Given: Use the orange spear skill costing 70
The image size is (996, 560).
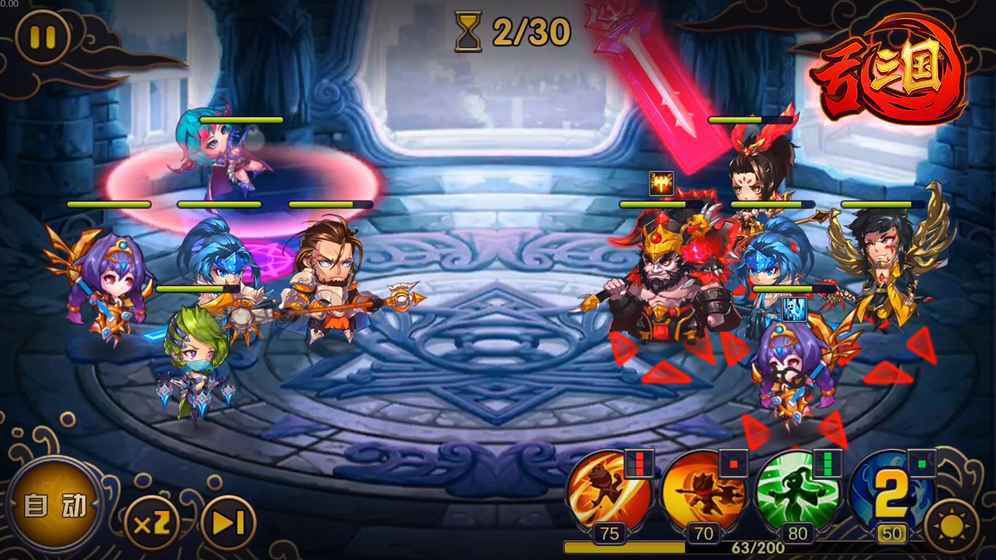Looking at the screenshot, I should click(x=701, y=492).
